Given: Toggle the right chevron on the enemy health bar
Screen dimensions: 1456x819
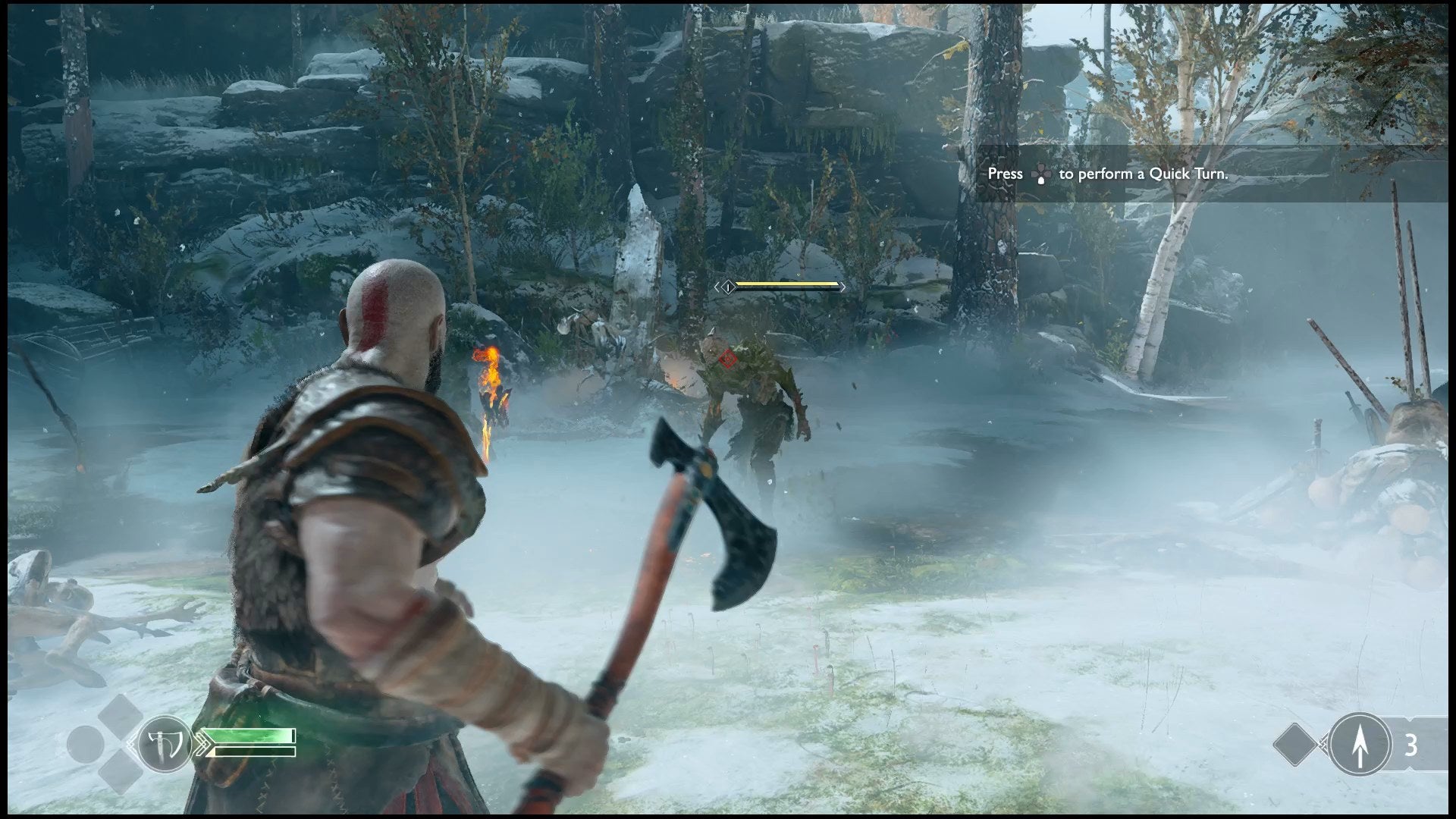Looking at the screenshot, I should click(843, 287).
